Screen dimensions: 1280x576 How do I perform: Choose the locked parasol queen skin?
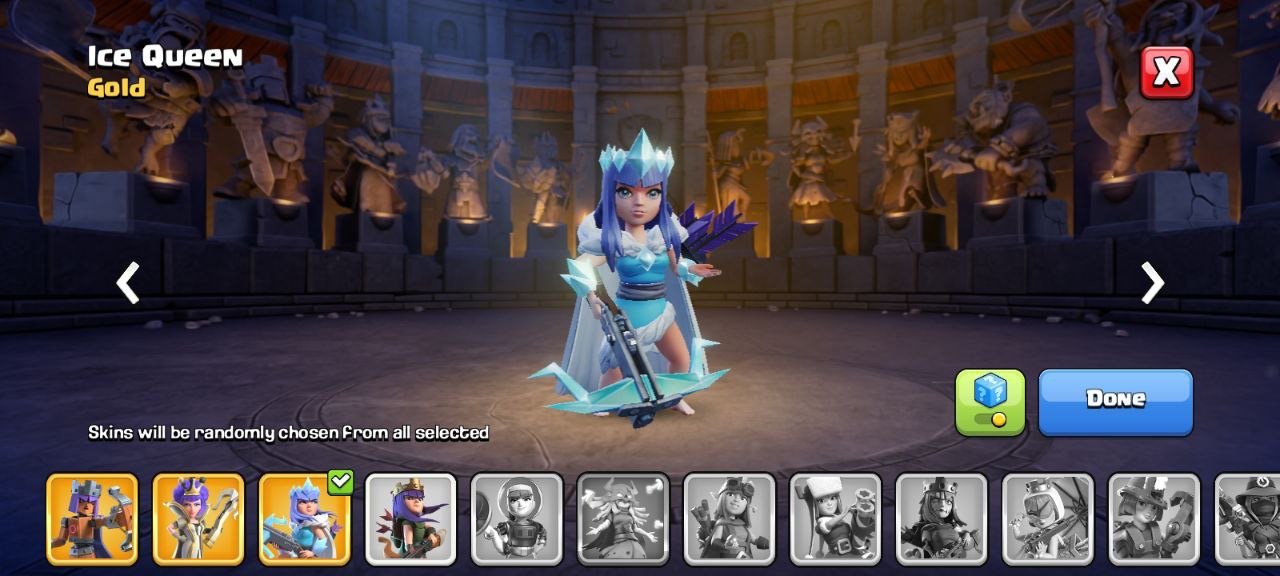(x=1047, y=518)
